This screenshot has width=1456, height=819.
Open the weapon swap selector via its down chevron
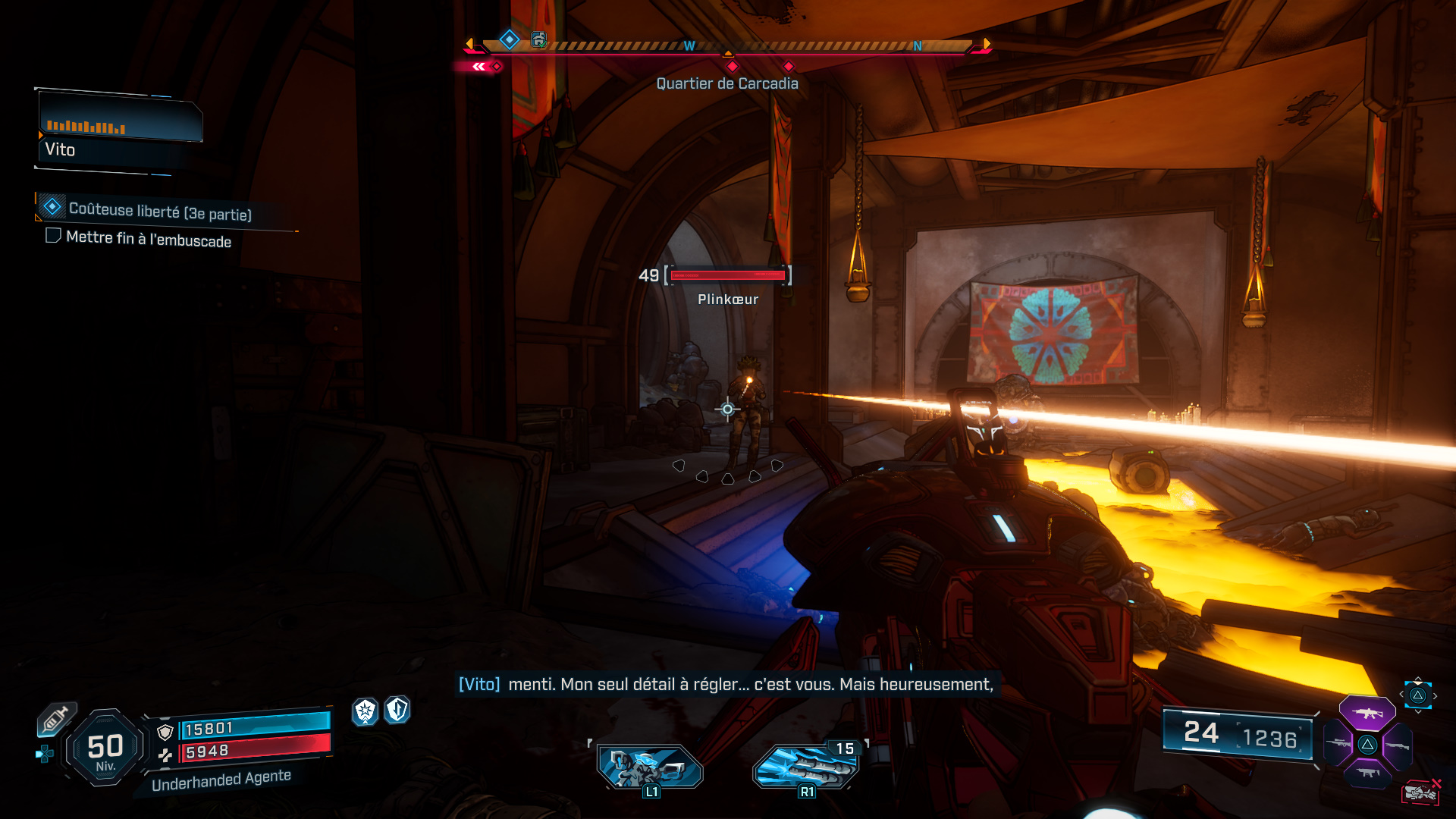(x=1418, y=711)
